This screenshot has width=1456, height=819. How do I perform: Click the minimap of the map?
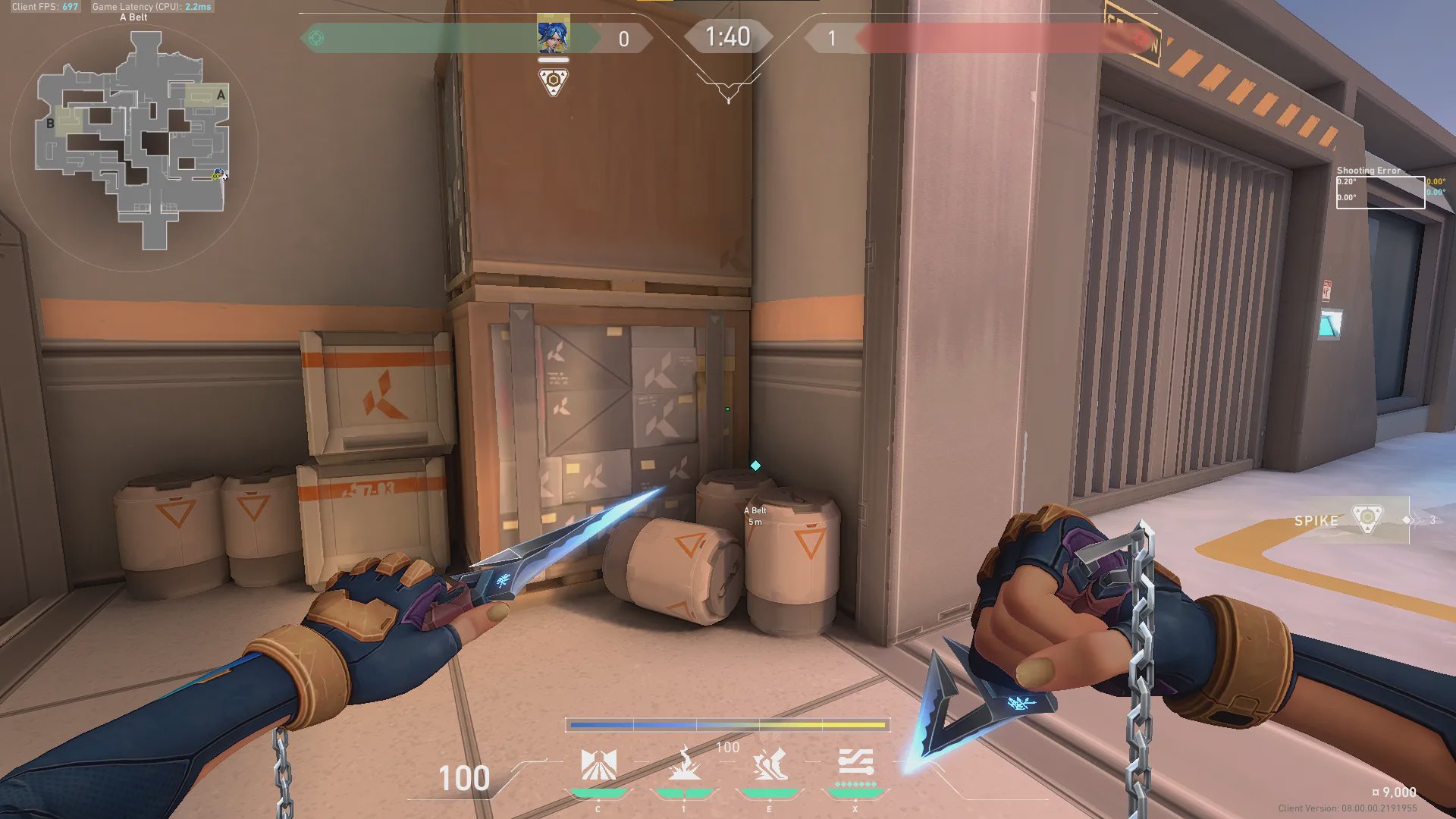point(133,144)
